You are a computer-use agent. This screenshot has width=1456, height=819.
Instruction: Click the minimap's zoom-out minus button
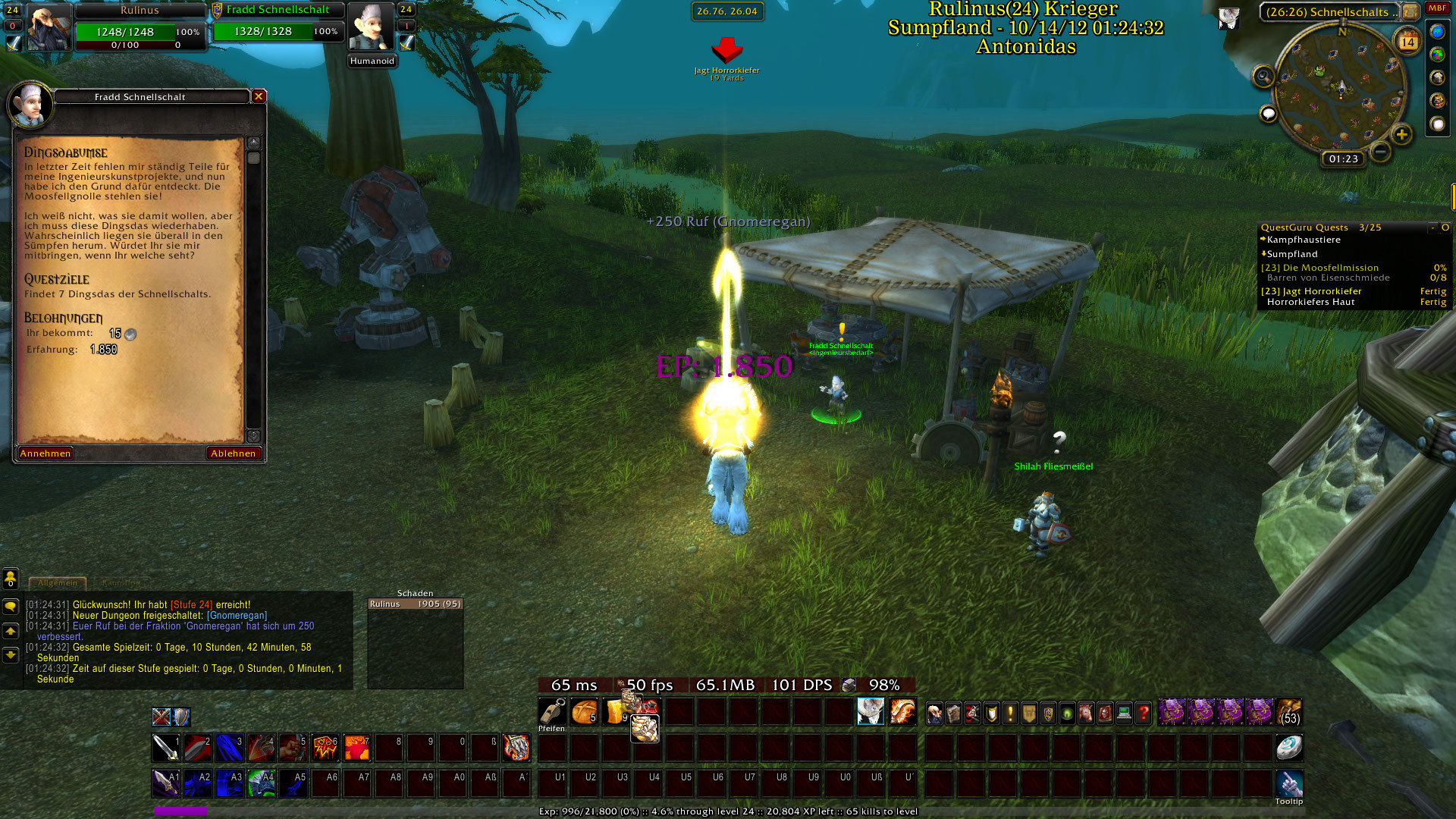click(1381, 152)
